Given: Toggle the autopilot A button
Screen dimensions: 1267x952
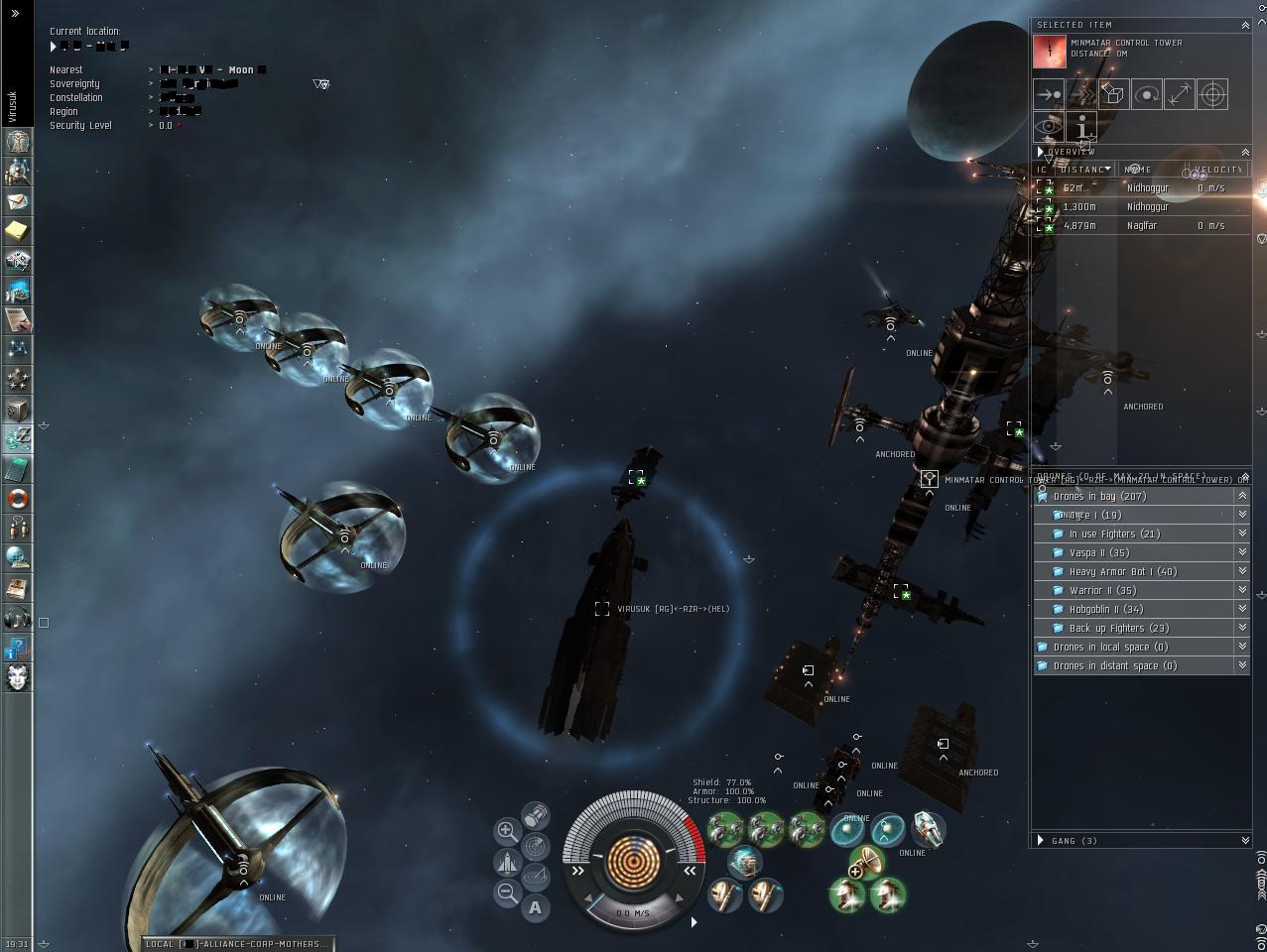Looking at the screenshot, I should [x=536, y=906].
